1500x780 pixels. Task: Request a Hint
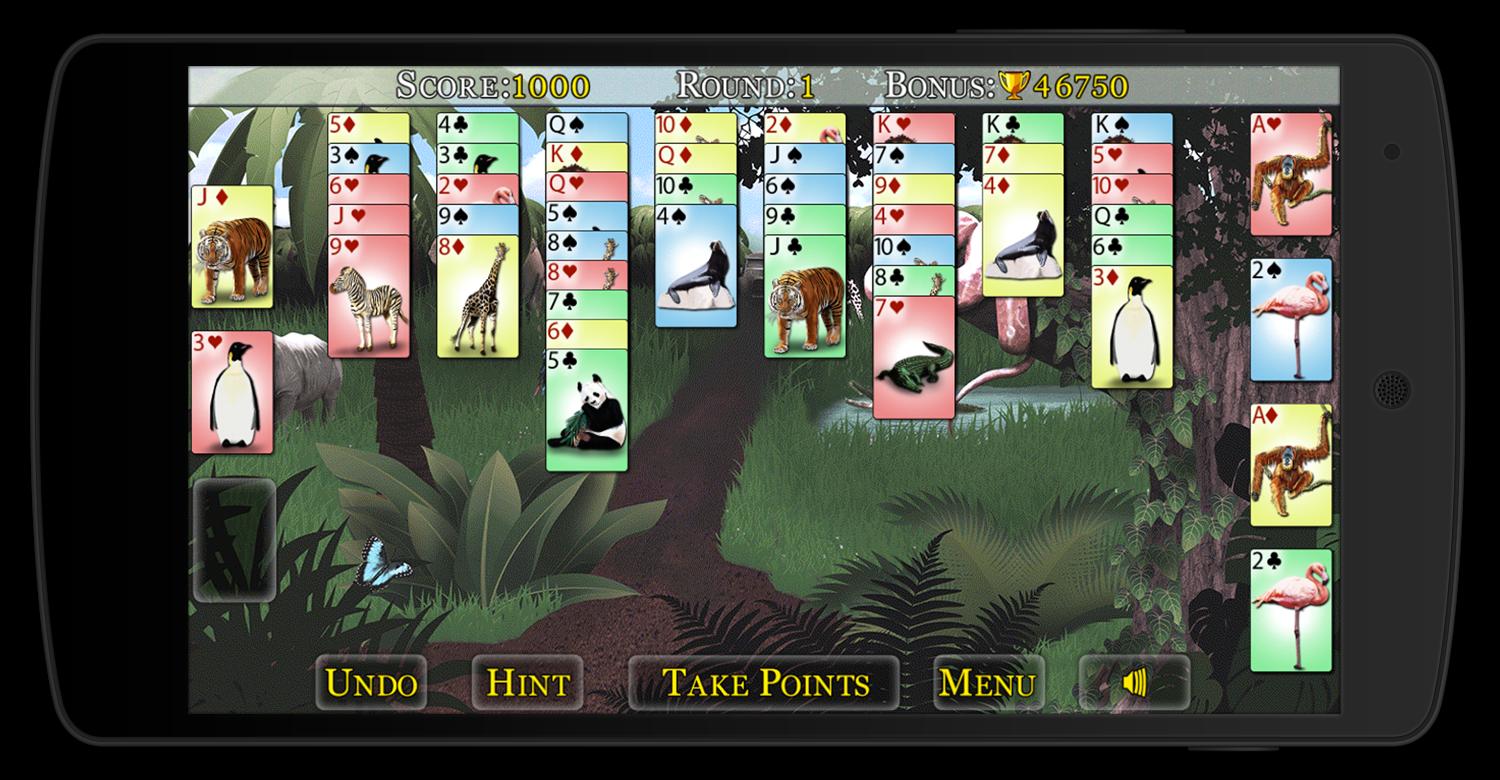[x=527, y=683]
